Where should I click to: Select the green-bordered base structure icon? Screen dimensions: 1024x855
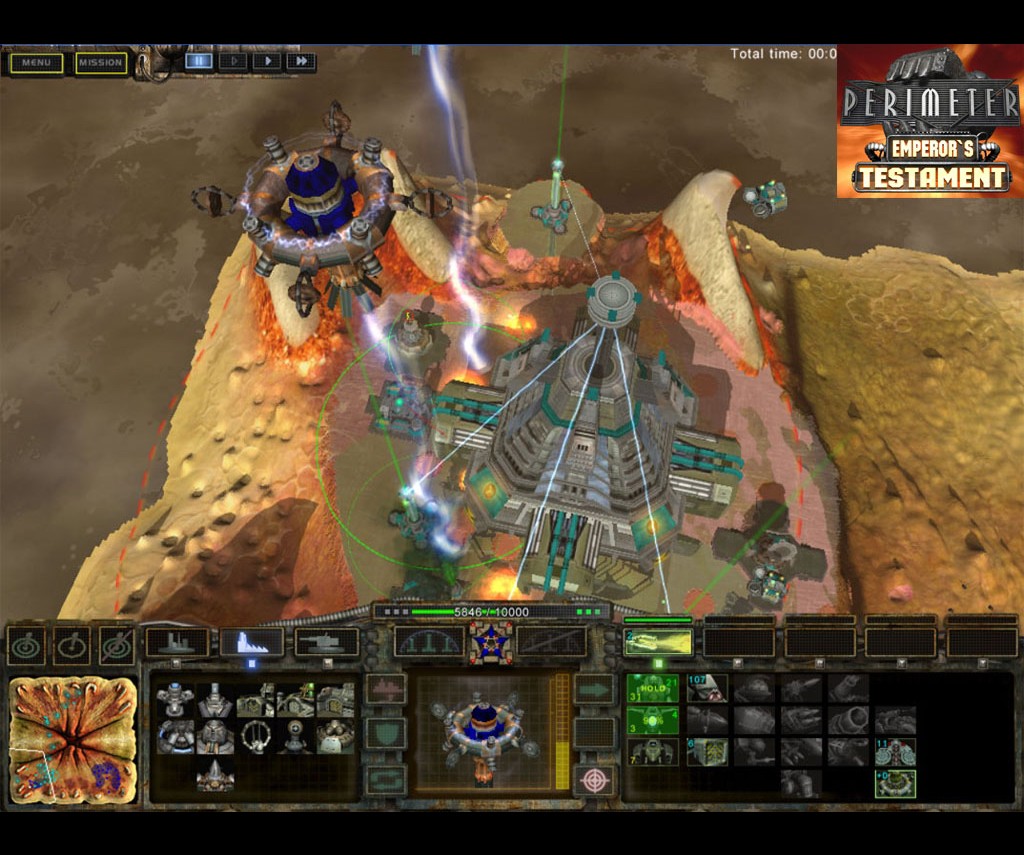[x=895, y=783]
